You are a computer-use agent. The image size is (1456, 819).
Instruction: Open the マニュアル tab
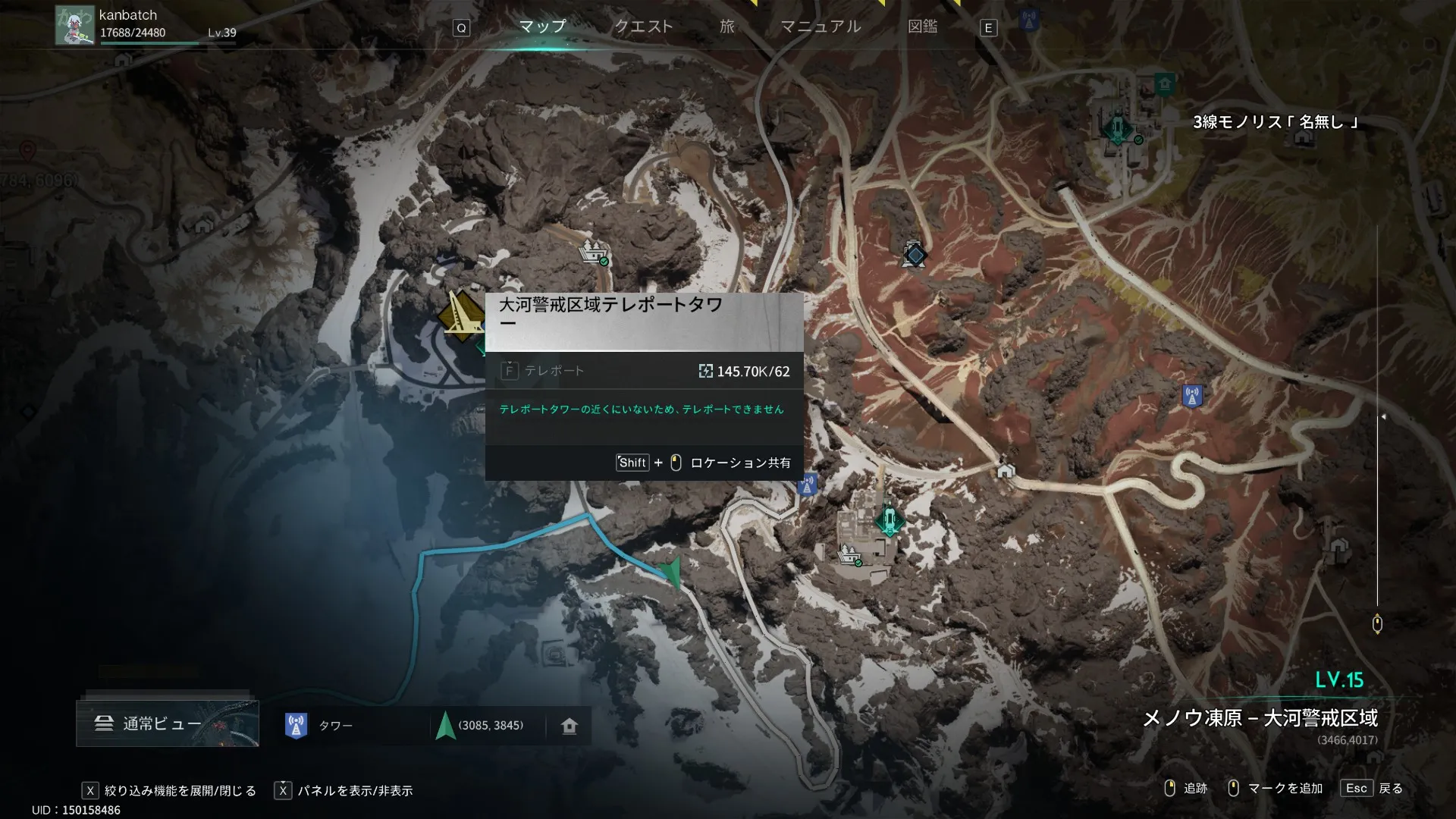[821, 27]
